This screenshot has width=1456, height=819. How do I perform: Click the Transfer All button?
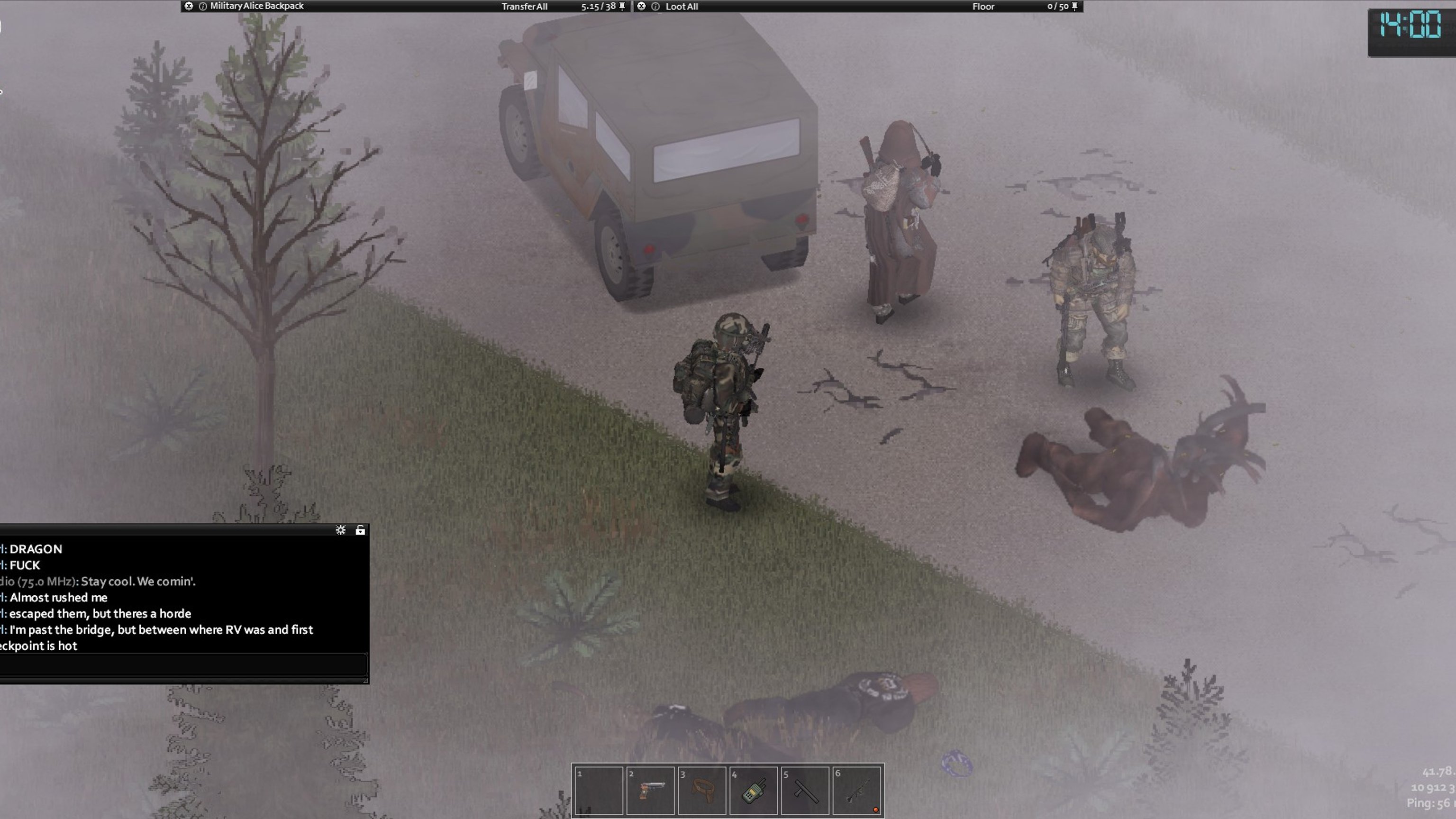pos(524,6)
